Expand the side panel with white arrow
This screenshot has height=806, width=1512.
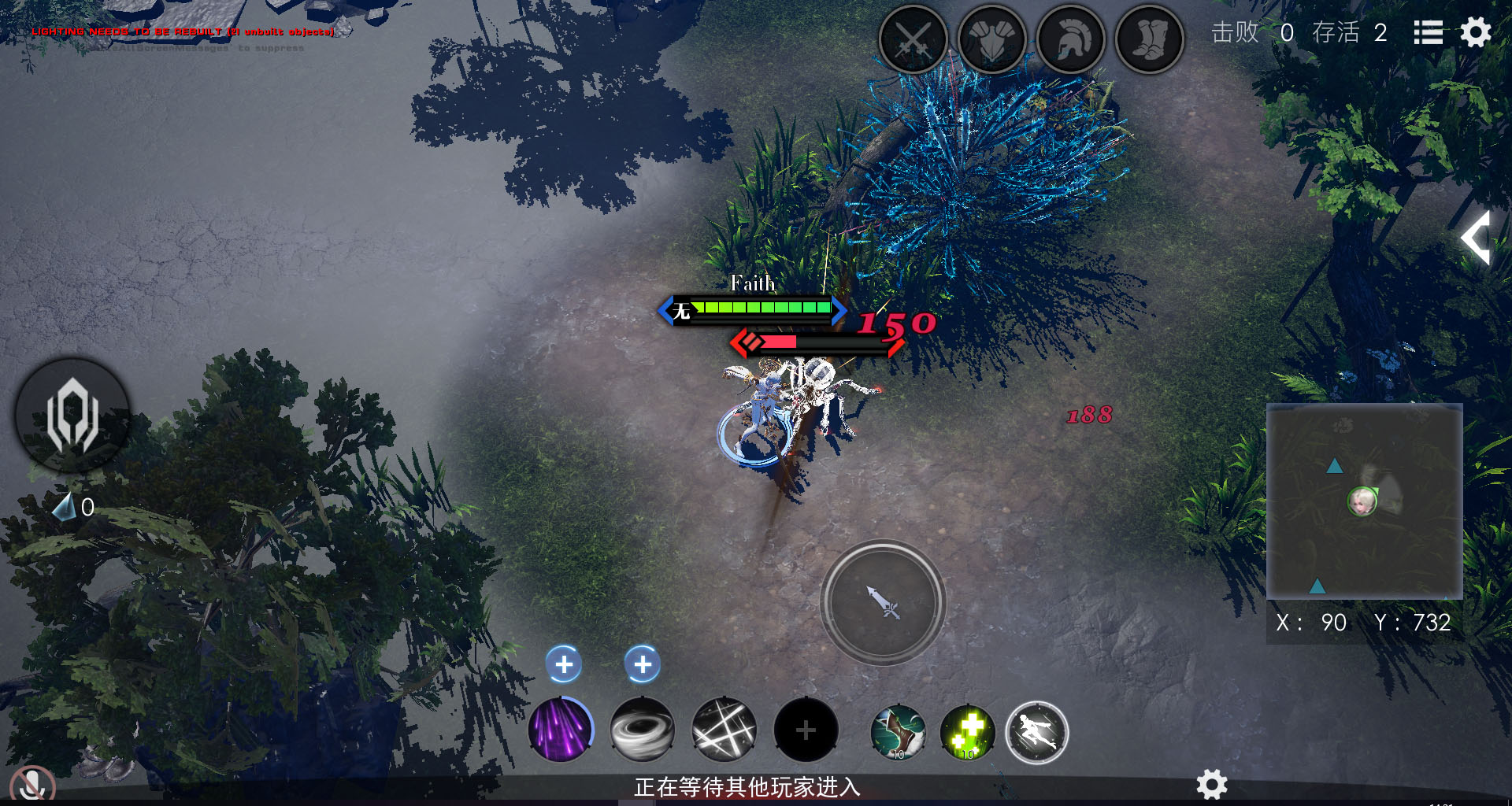point(1477,237)
